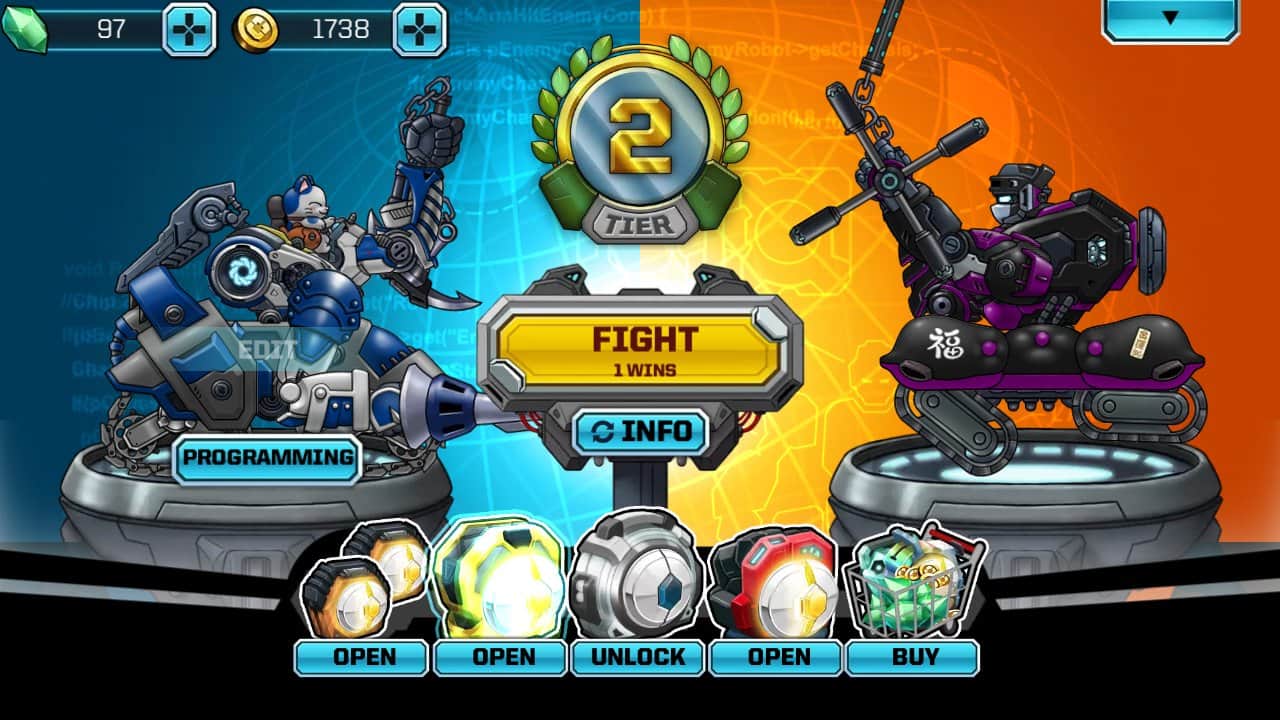
Task: Open the glowing yellow capsule
Action: tap(503, 657)
